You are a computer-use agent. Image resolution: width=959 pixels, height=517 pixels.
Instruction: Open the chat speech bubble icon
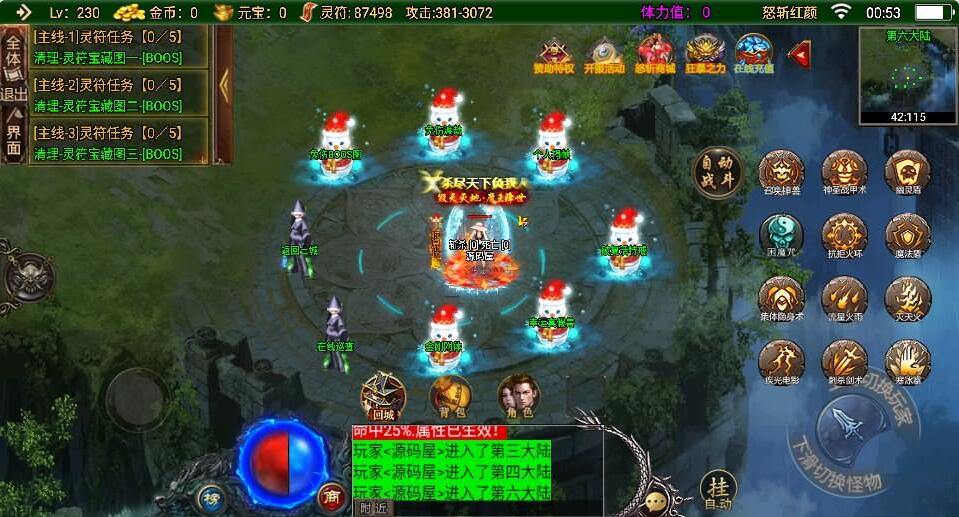[x=656, y=499]
